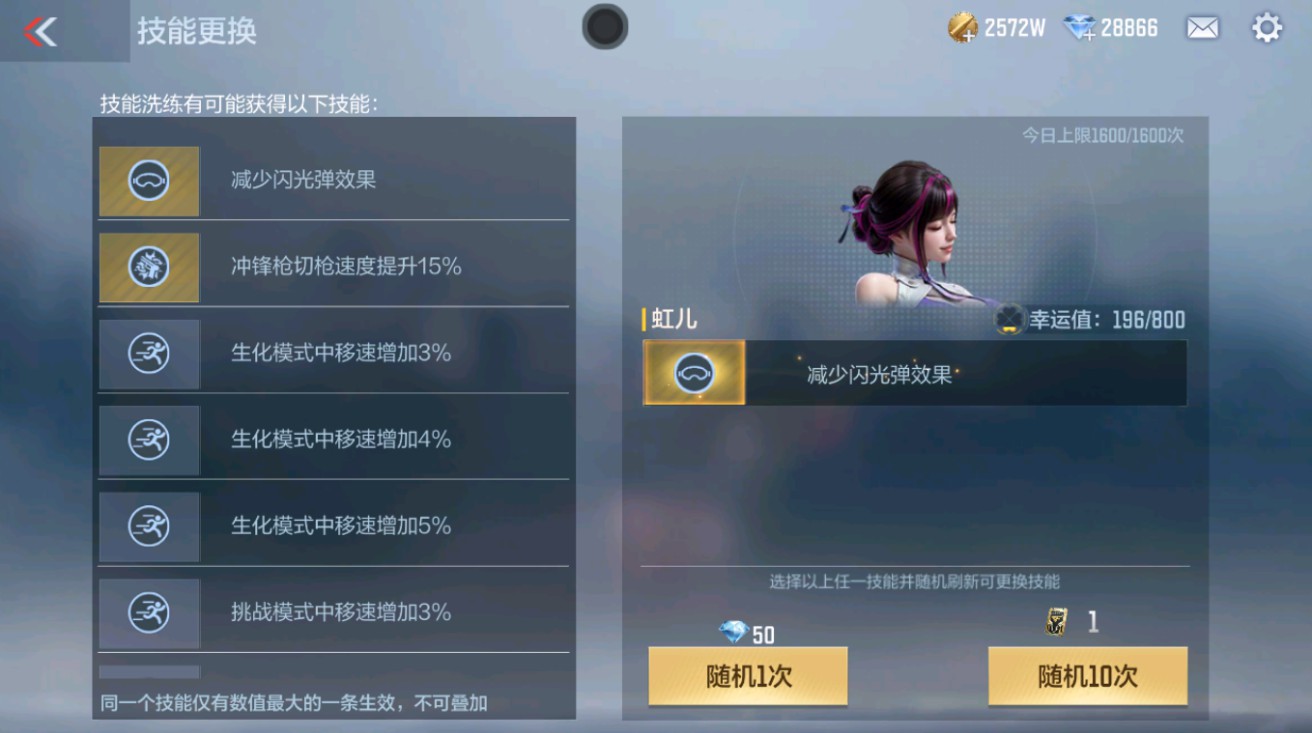Click the runner icon beside 生化模式中移速增加4%
The height and width of the screenshot is (733, 1312).
point(148,440)
